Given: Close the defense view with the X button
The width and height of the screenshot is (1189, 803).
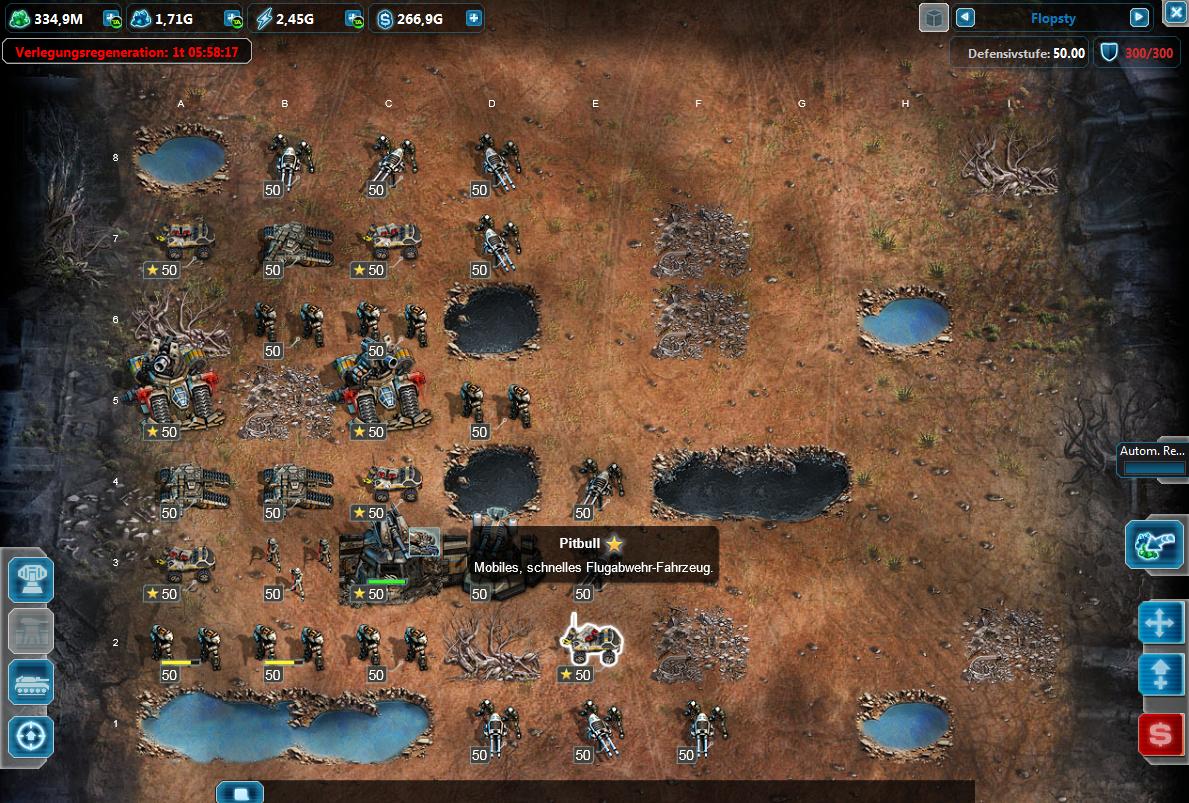Looking at the screenshot, I should pos(1175,13).
